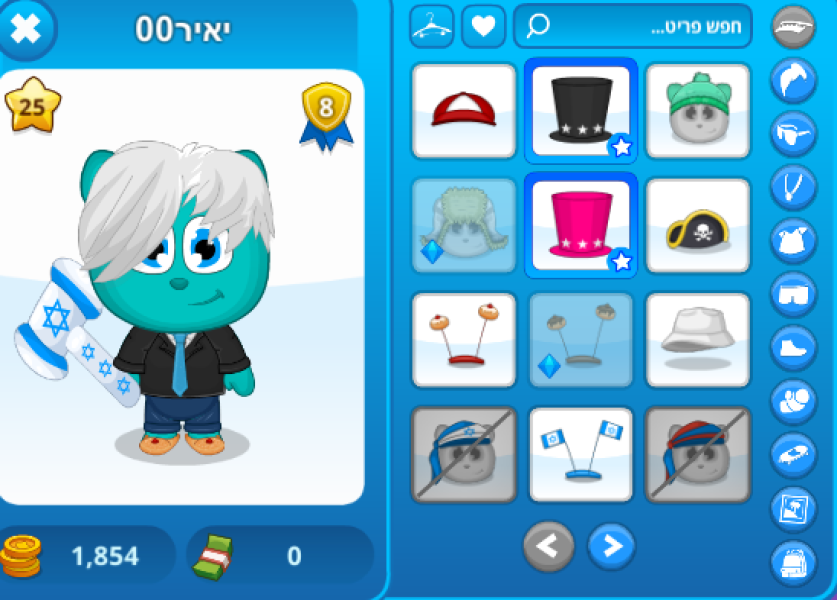This screenshot has height=600, width=837.
Task: Select the green beanie item
Action: coord(697,110)
